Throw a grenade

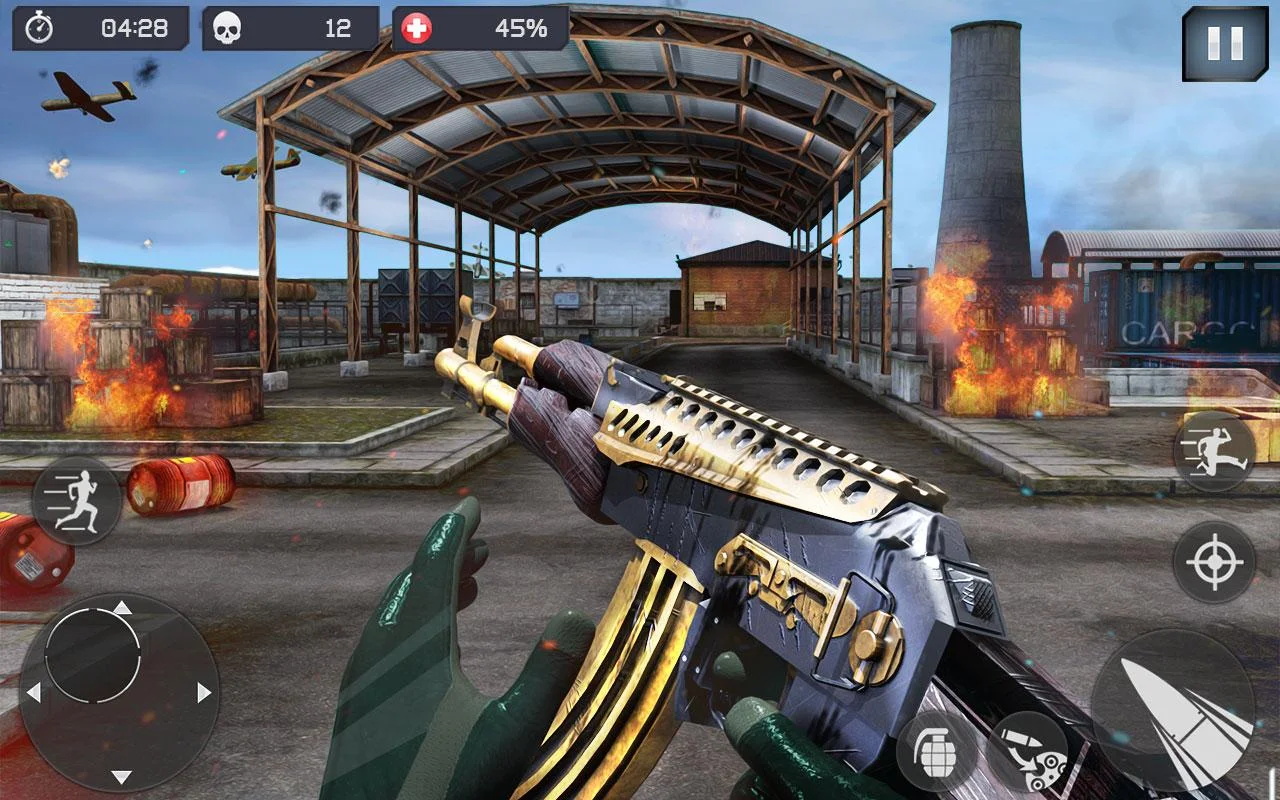click(x=937, y=750)
